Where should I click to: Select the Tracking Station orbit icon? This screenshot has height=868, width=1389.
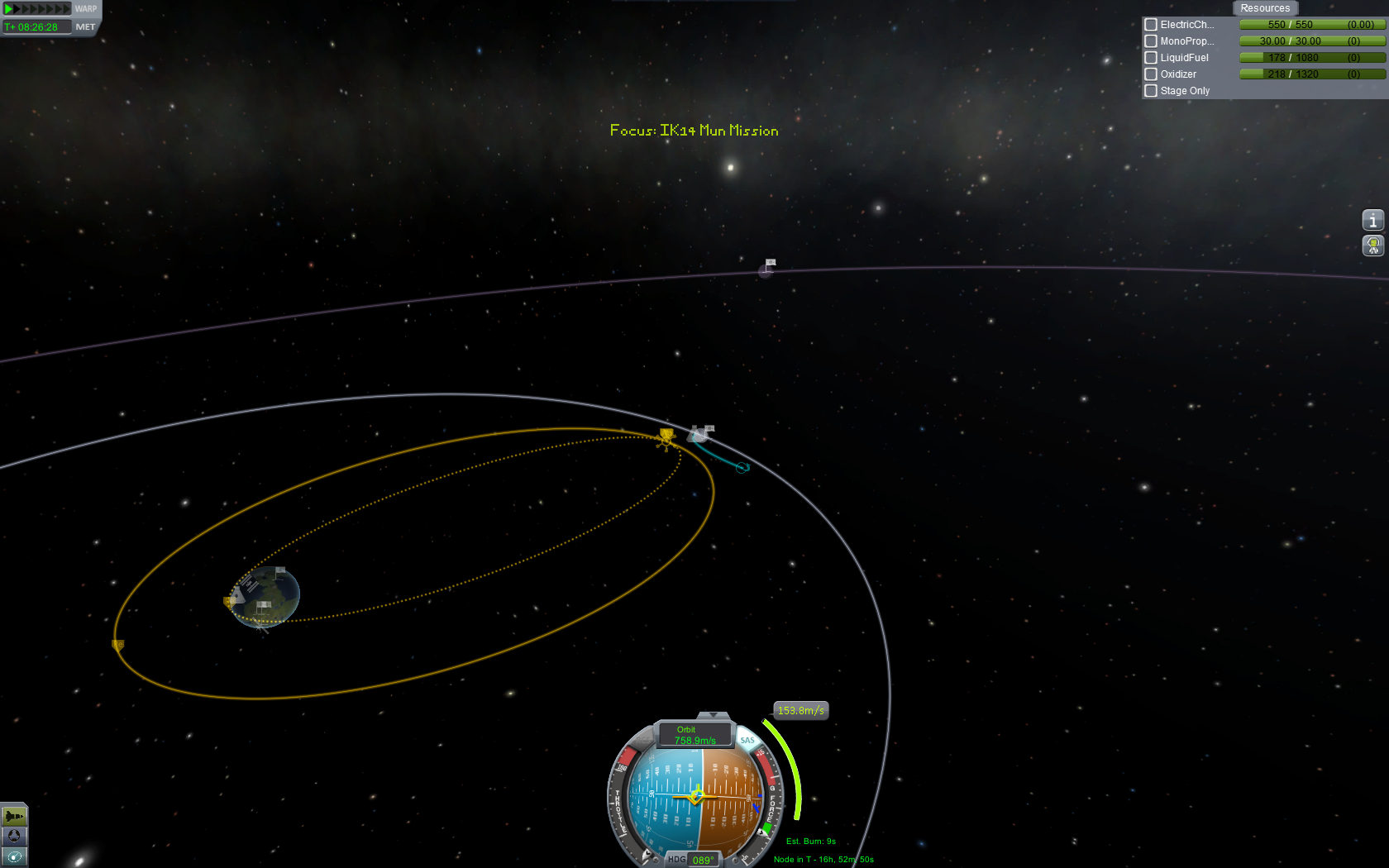coord(14,856)
